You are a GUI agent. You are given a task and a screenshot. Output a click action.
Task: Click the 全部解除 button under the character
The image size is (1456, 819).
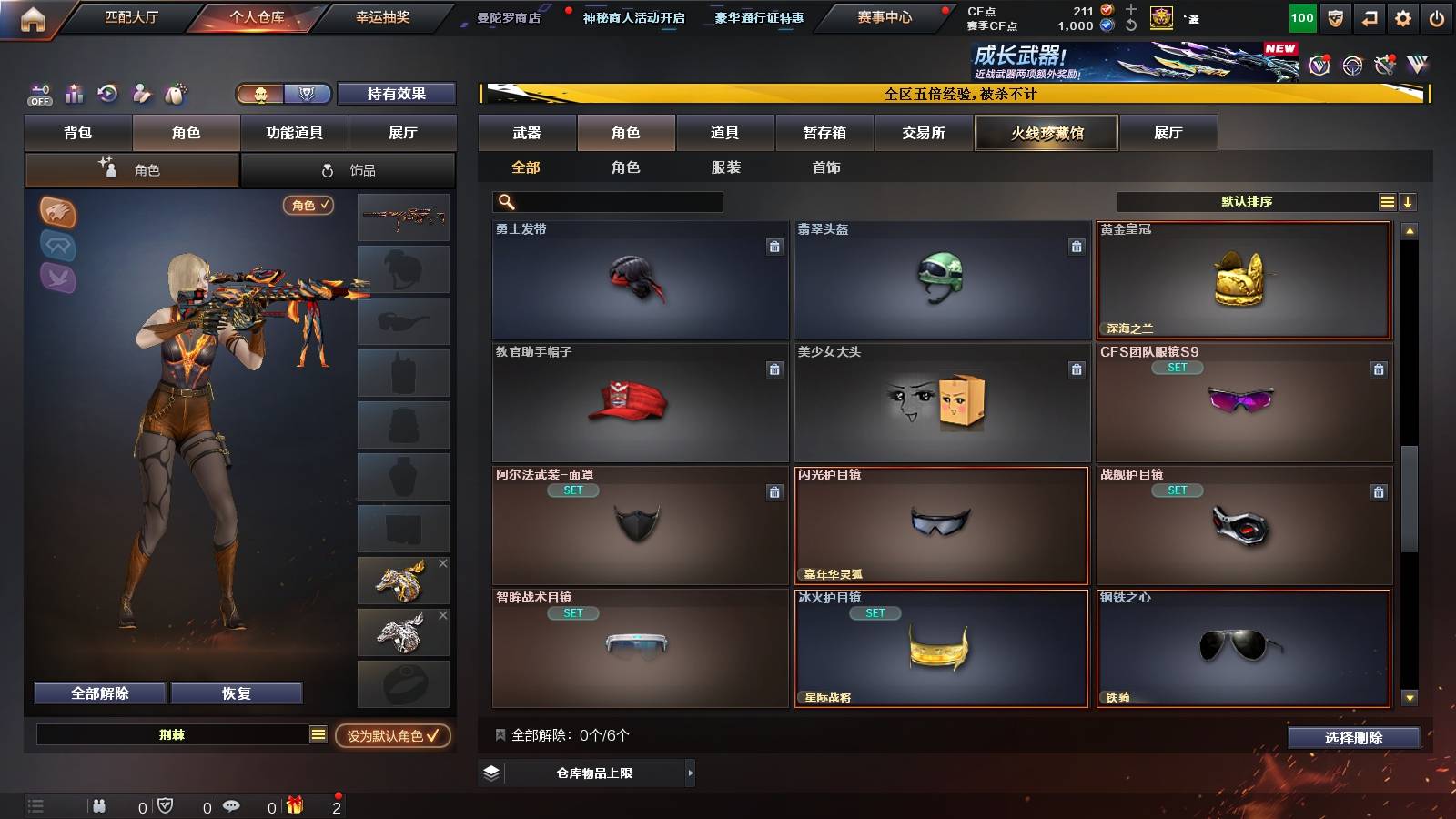click(99, 693)
